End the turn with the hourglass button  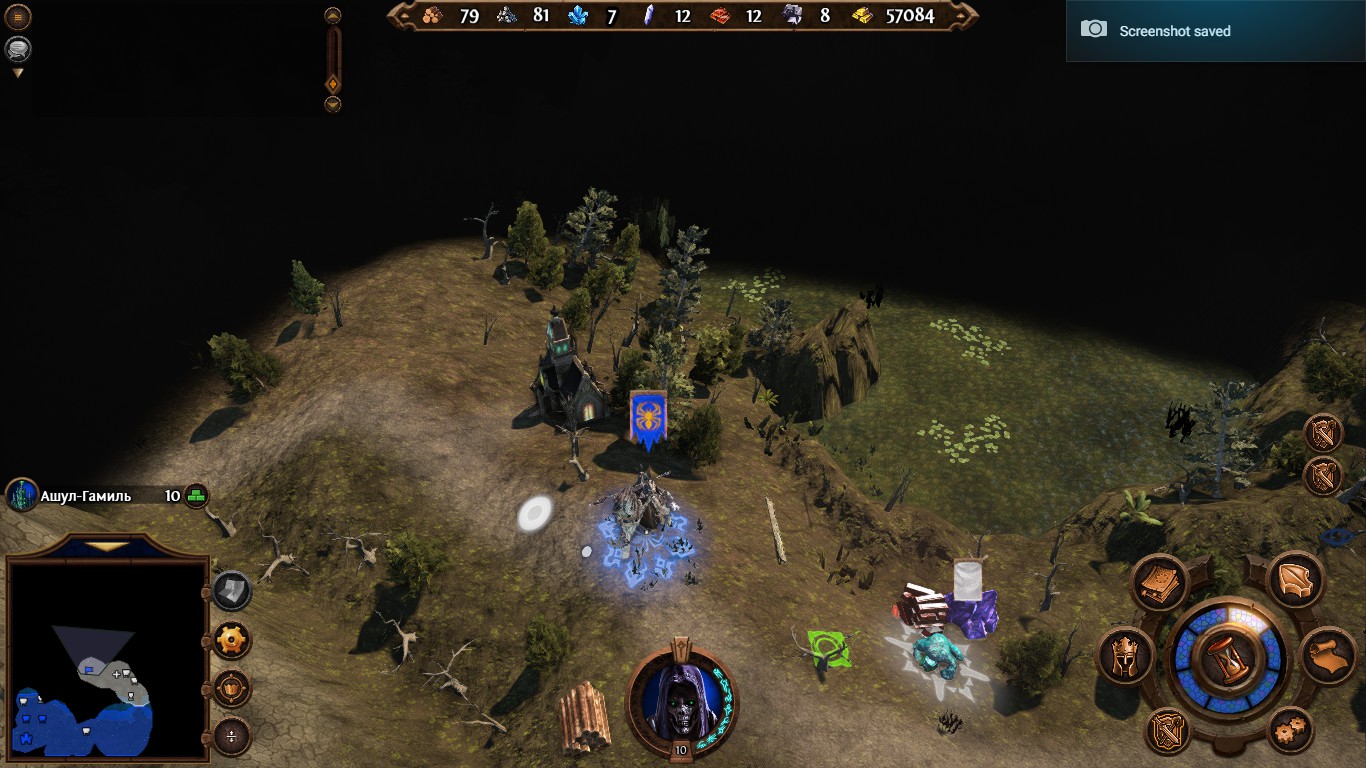point(1228,659)
